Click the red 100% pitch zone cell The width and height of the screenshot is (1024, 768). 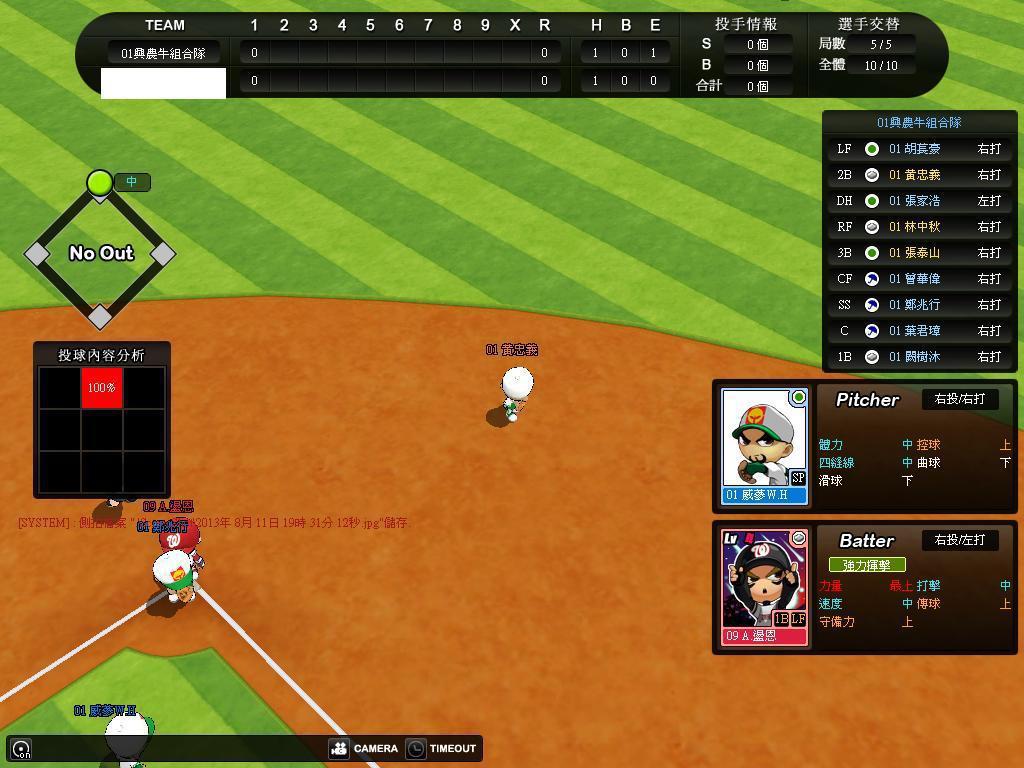tap(102, 387)
